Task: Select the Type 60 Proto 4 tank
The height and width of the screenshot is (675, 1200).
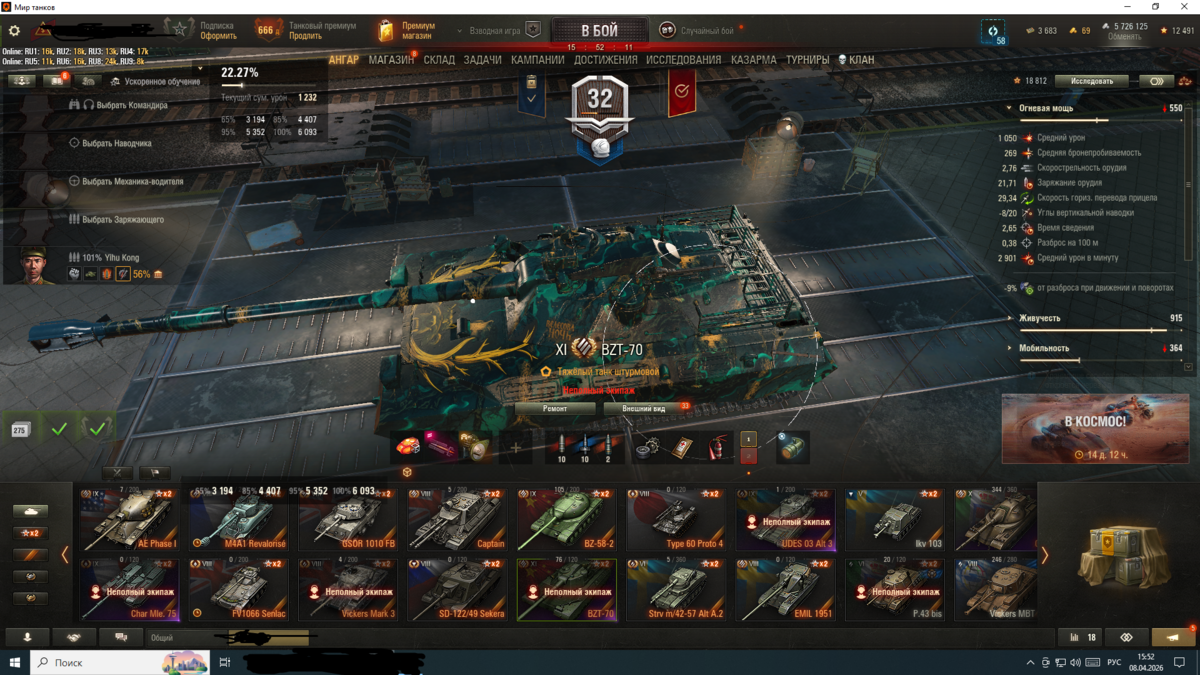Action: (x=675, y=520)
